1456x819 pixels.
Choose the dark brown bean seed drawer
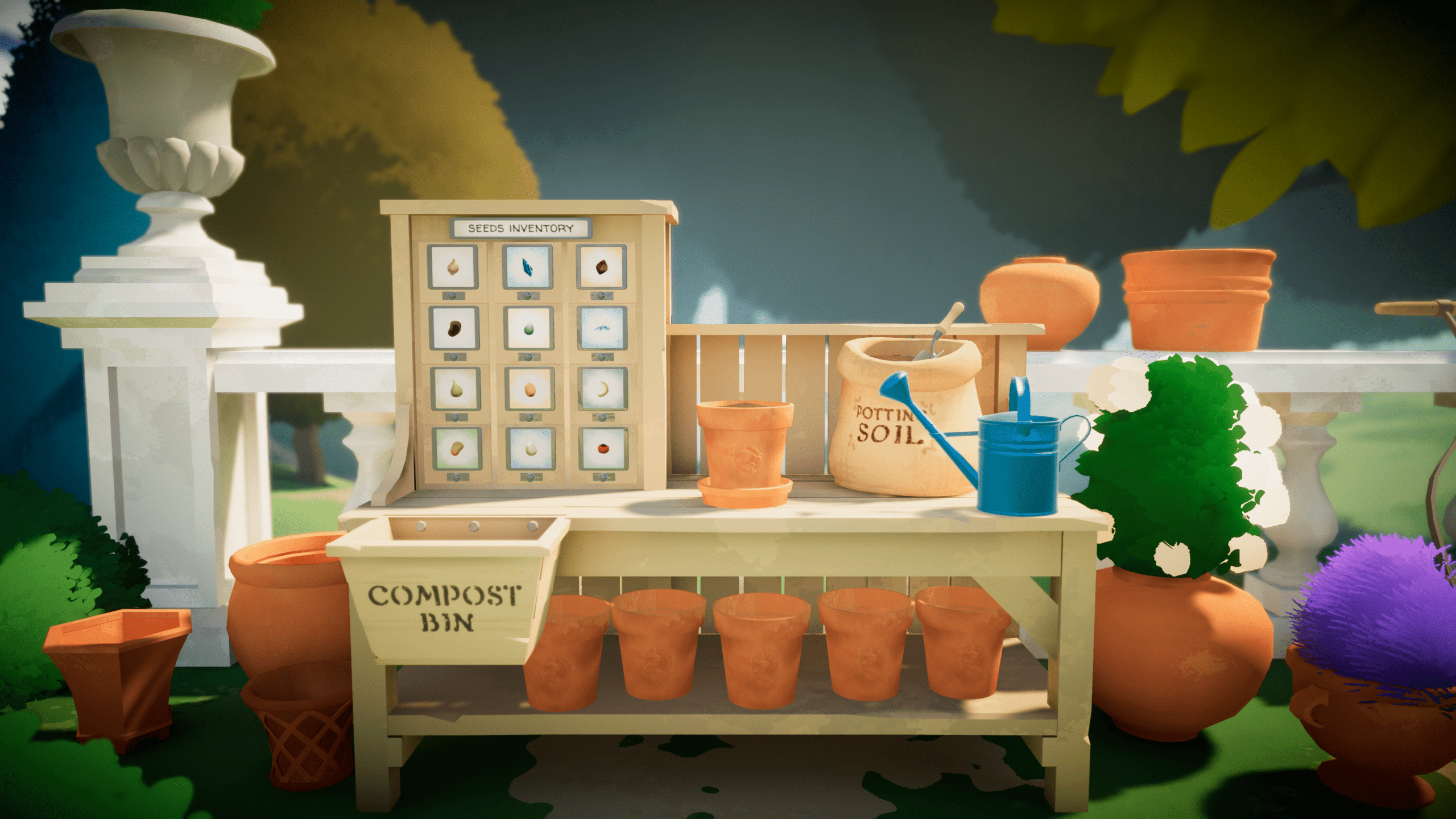tap(454, 328)
